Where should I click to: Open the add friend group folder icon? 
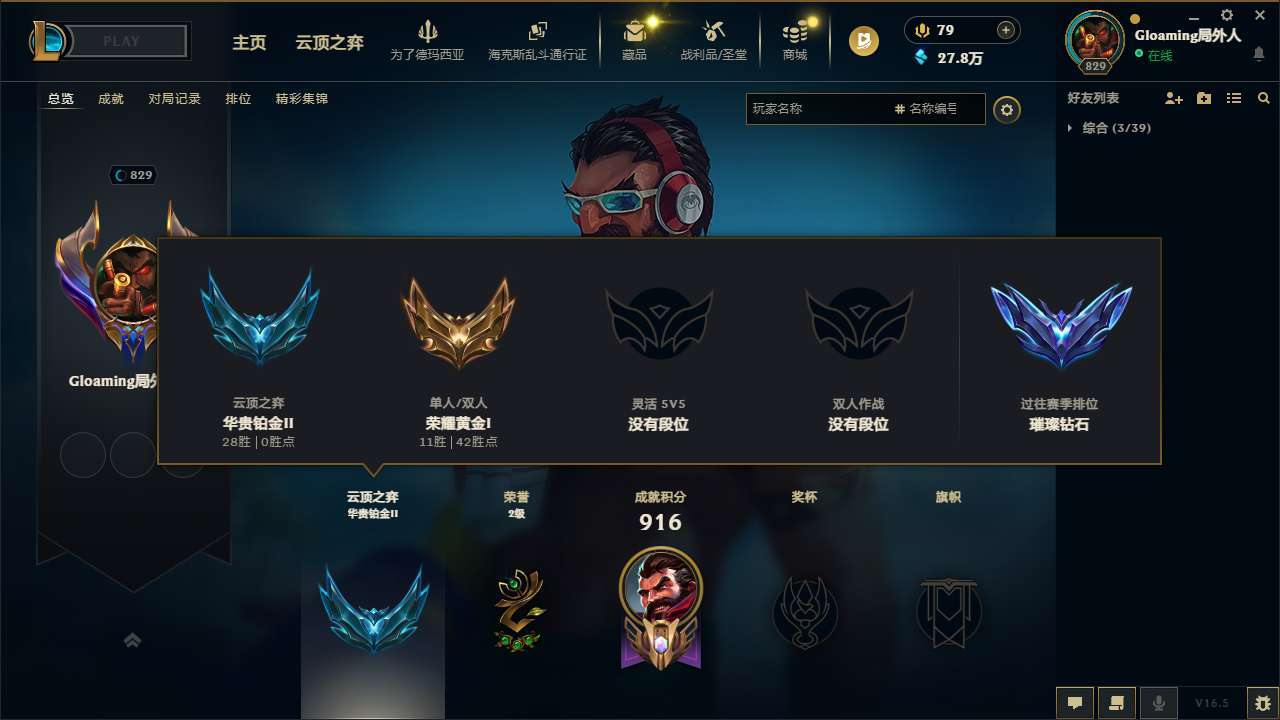pos(1203,98)
